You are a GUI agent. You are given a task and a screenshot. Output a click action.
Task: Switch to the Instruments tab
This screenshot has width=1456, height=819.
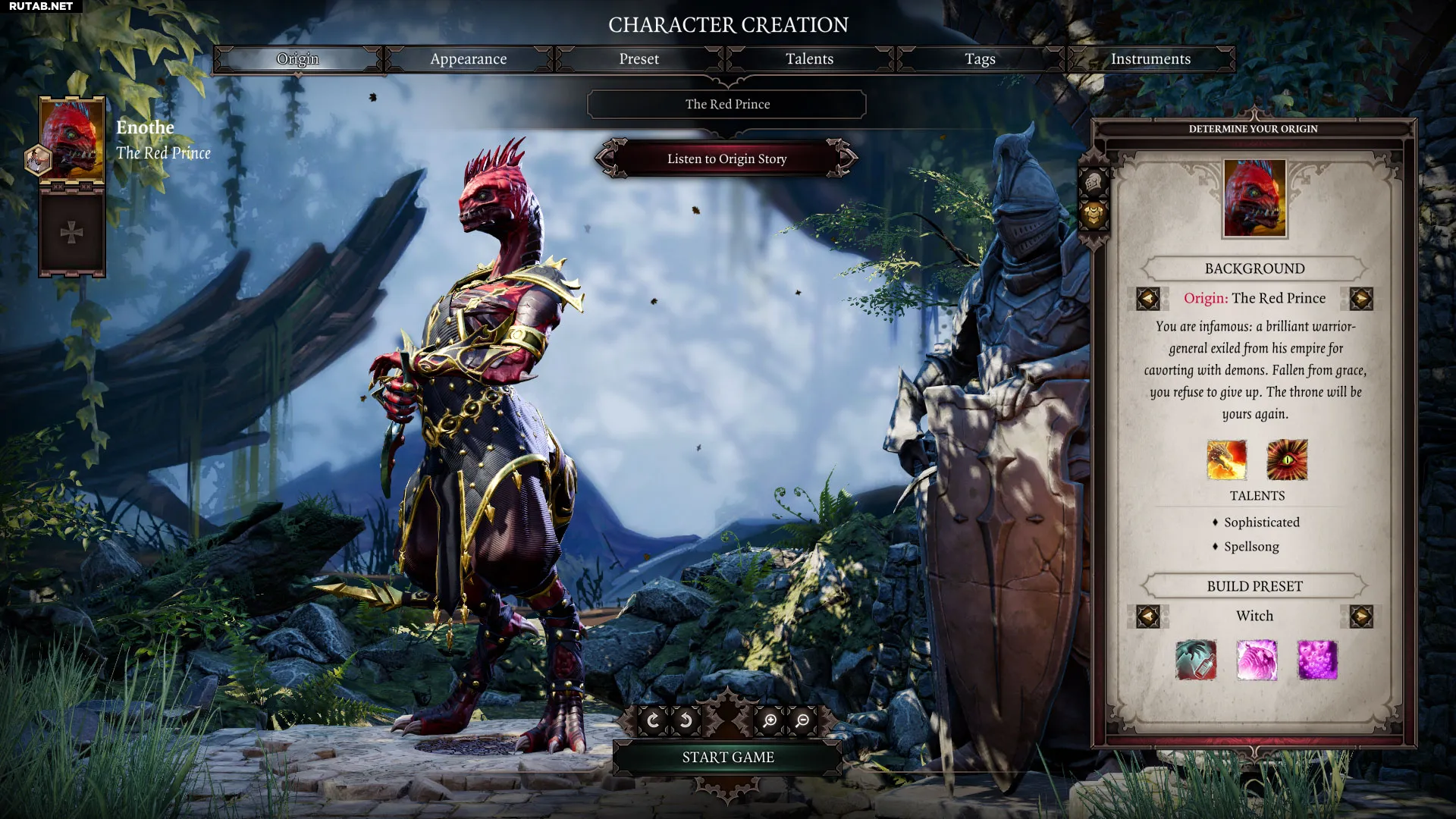[1150, 59]
